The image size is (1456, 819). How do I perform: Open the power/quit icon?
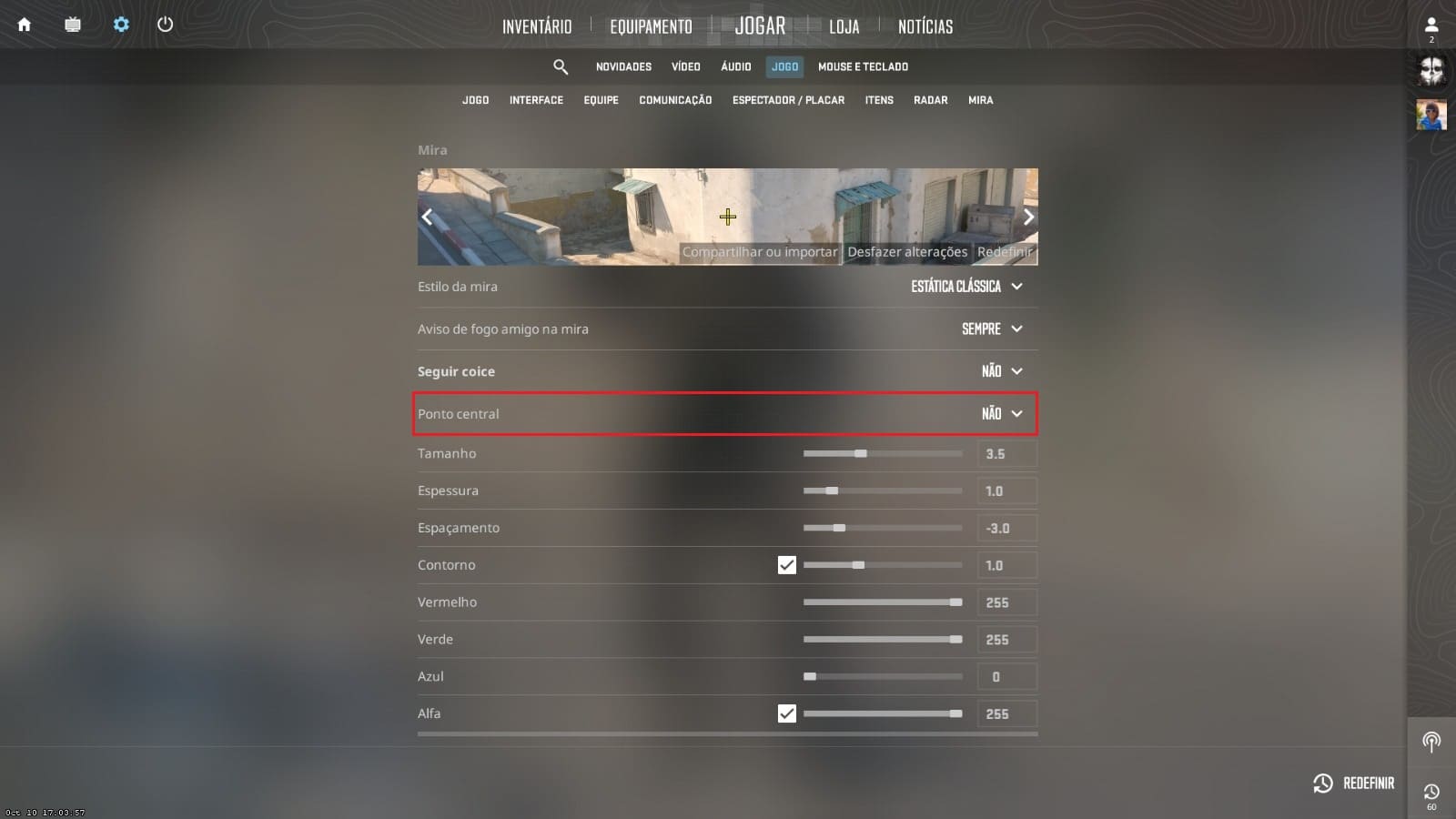(x=166, y=25)
